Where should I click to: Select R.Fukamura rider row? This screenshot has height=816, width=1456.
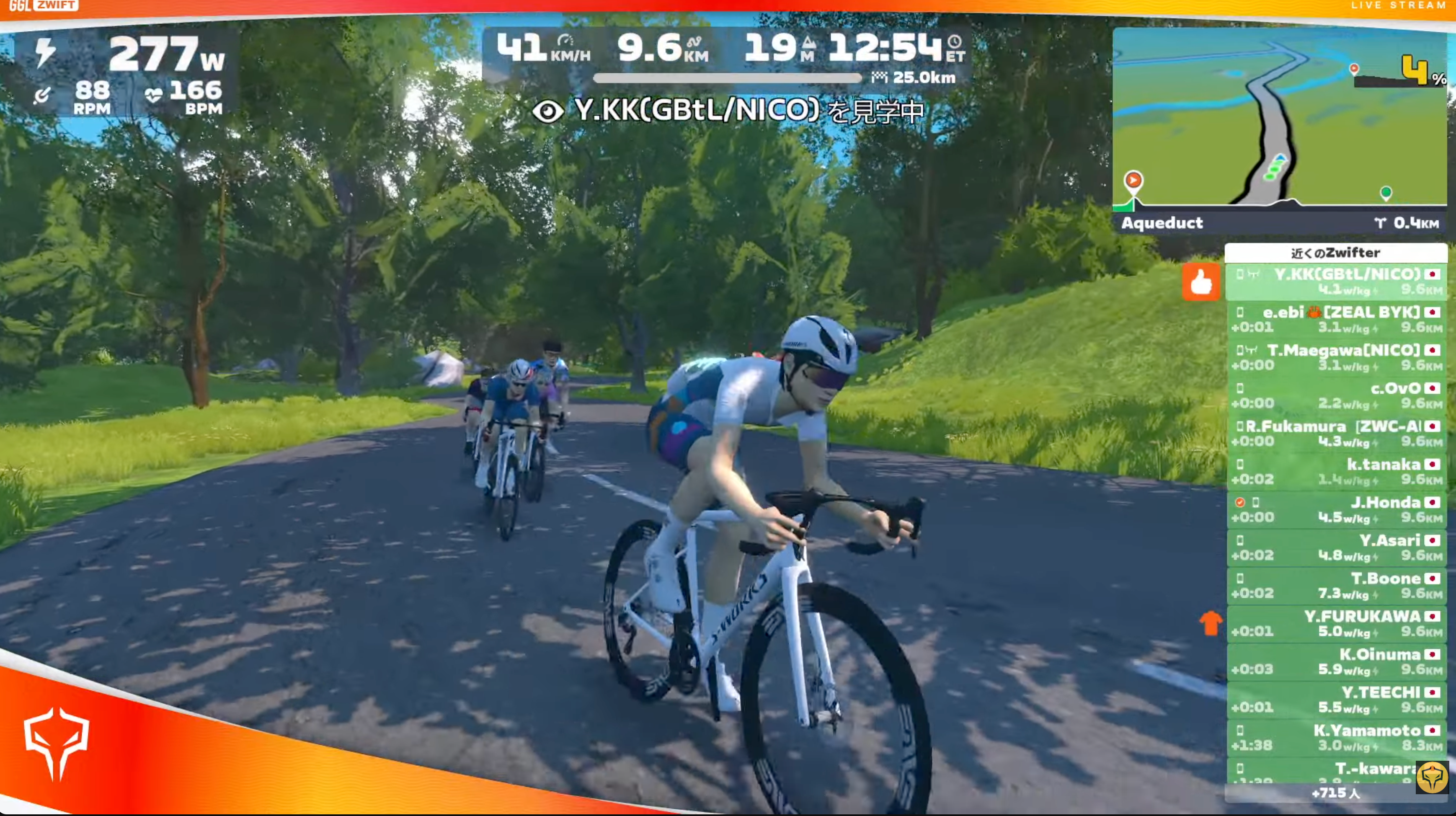pos(1336,434)
